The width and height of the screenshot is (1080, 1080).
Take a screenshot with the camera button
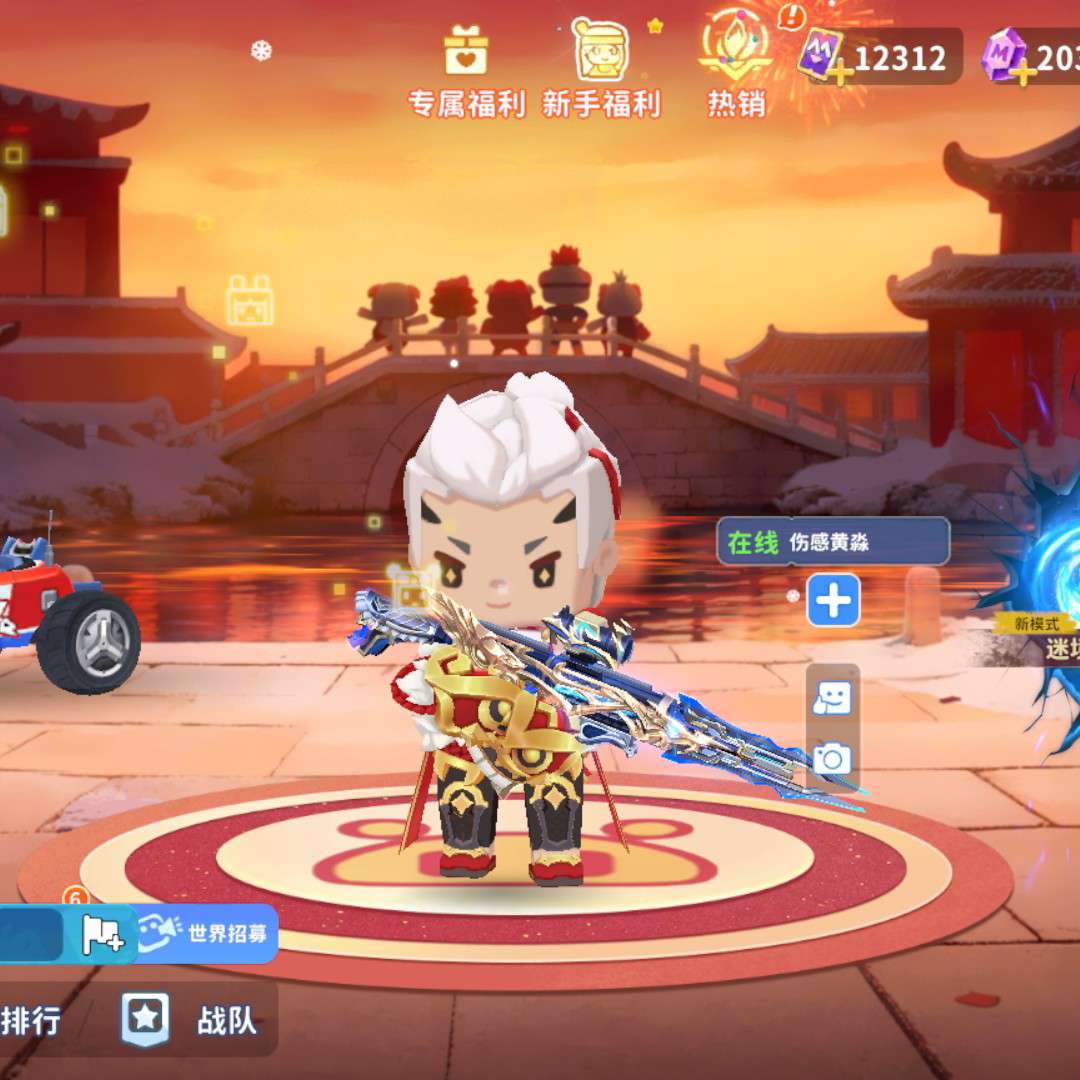click(832, 759)
